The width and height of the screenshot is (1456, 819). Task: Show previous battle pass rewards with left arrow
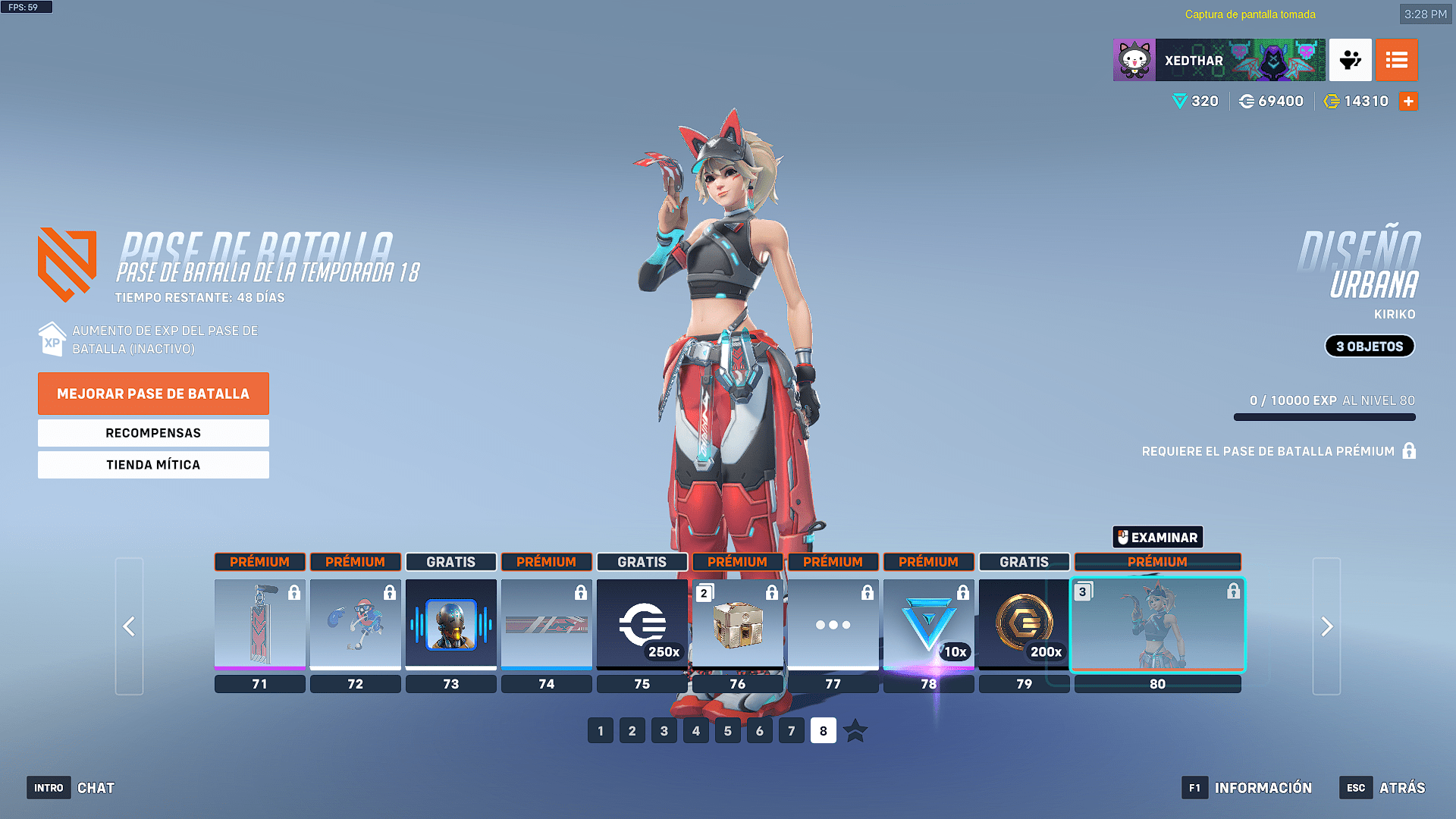click(129, 626)
